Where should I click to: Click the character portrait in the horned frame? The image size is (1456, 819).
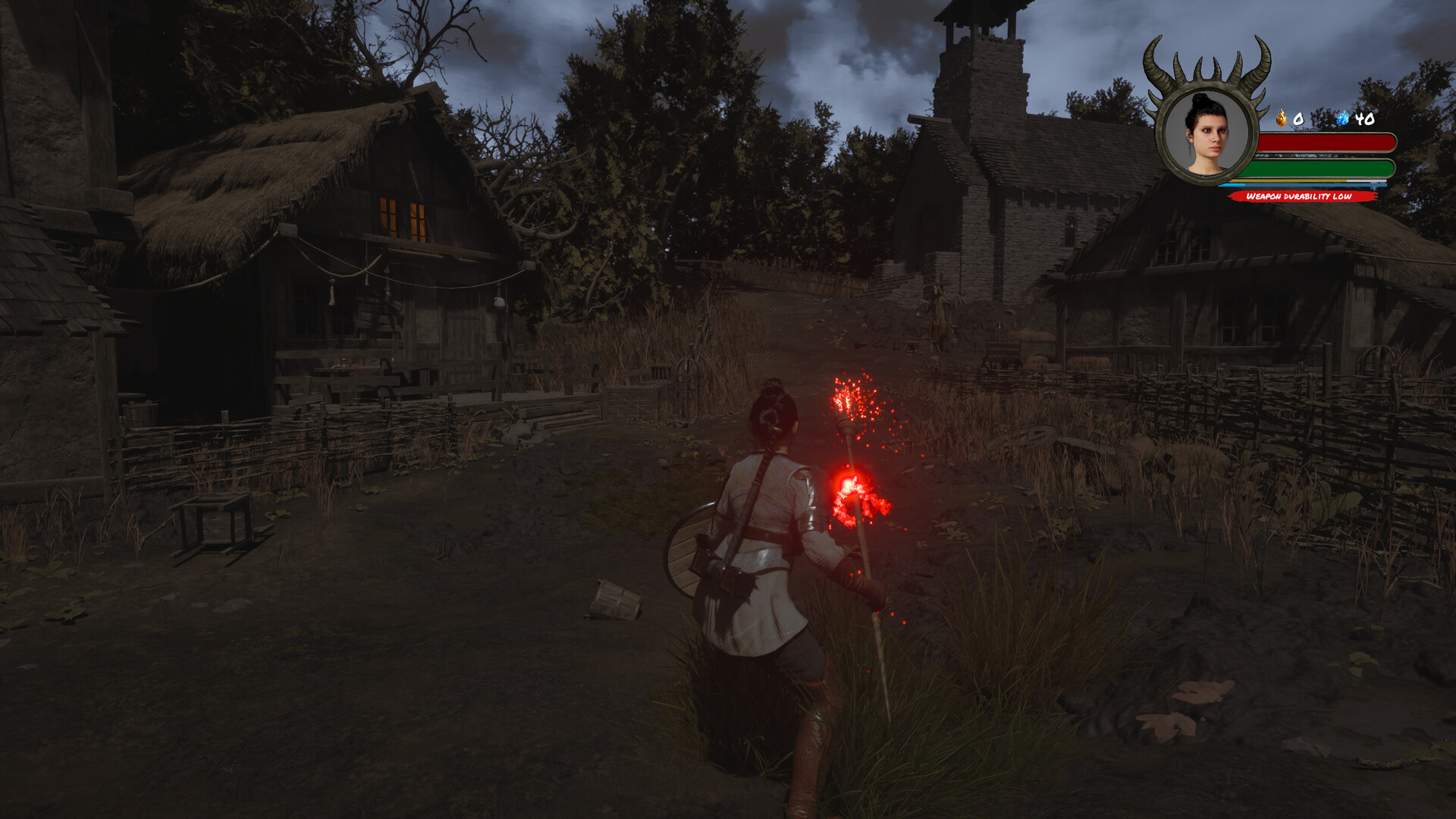click(x=1206, y=135)
